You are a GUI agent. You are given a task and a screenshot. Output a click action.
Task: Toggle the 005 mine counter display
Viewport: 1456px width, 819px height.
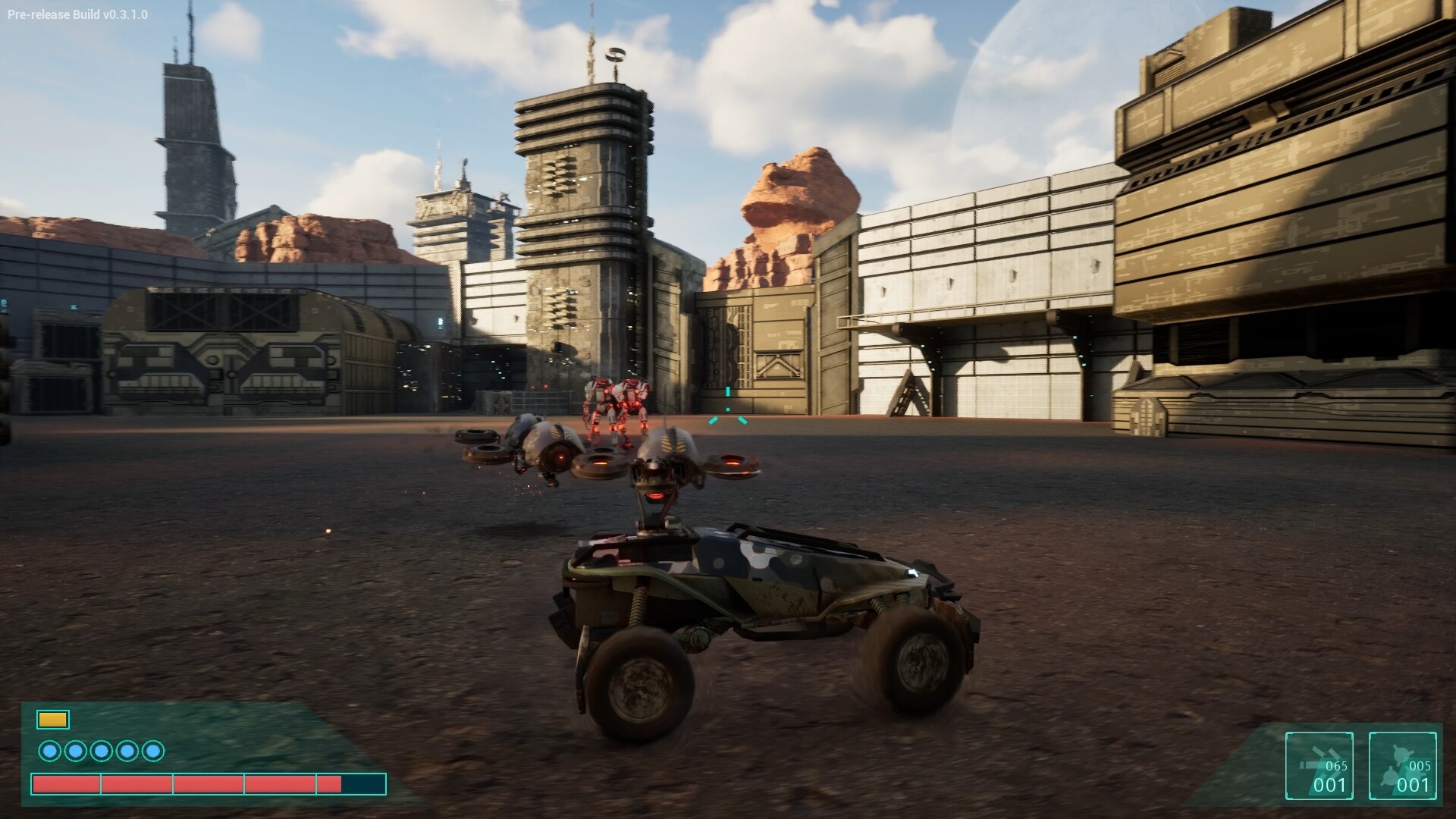coord(1420,766)
